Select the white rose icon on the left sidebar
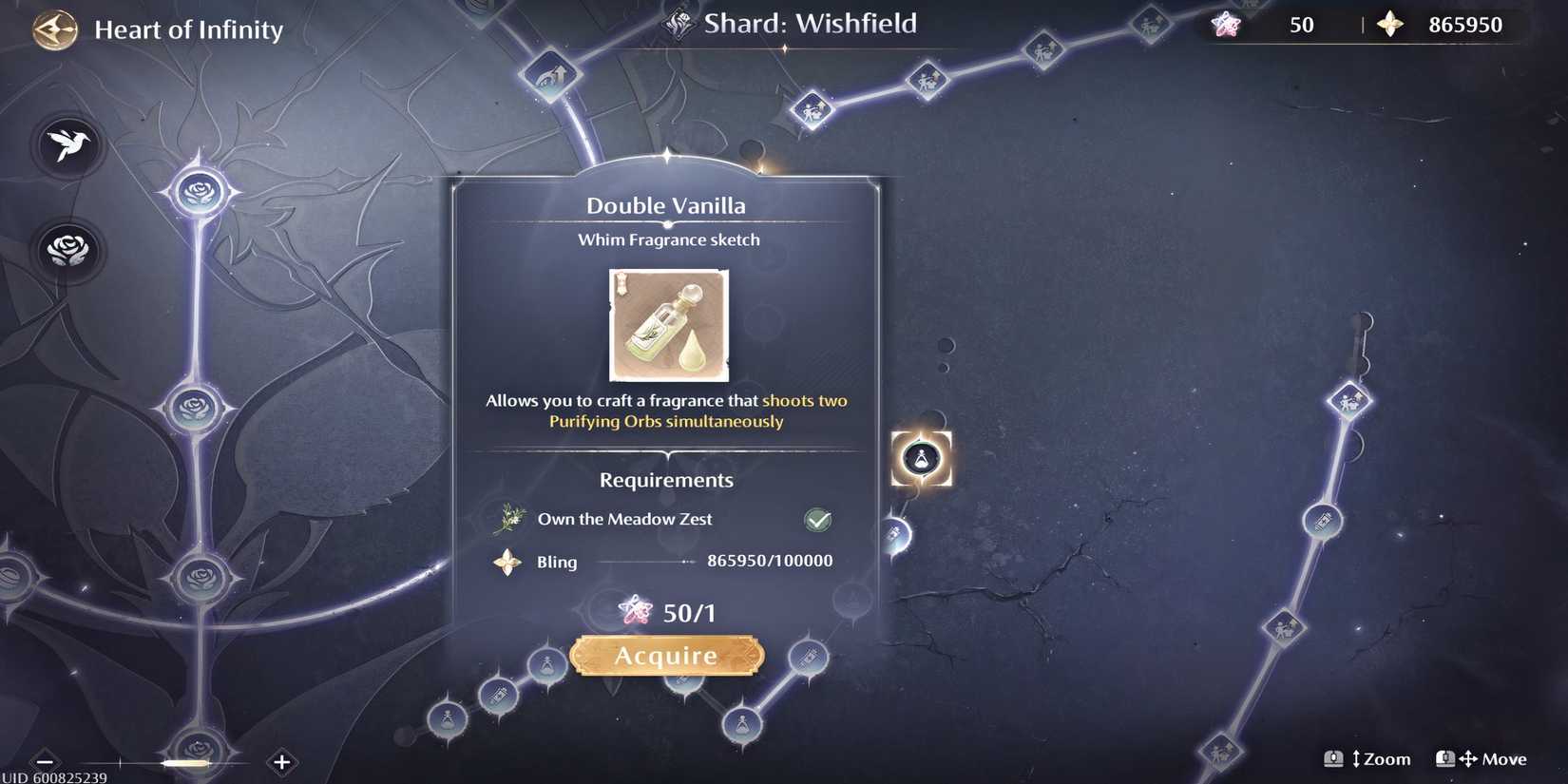The width and height of the screenshot is (1568, 784). coord(67,250)
